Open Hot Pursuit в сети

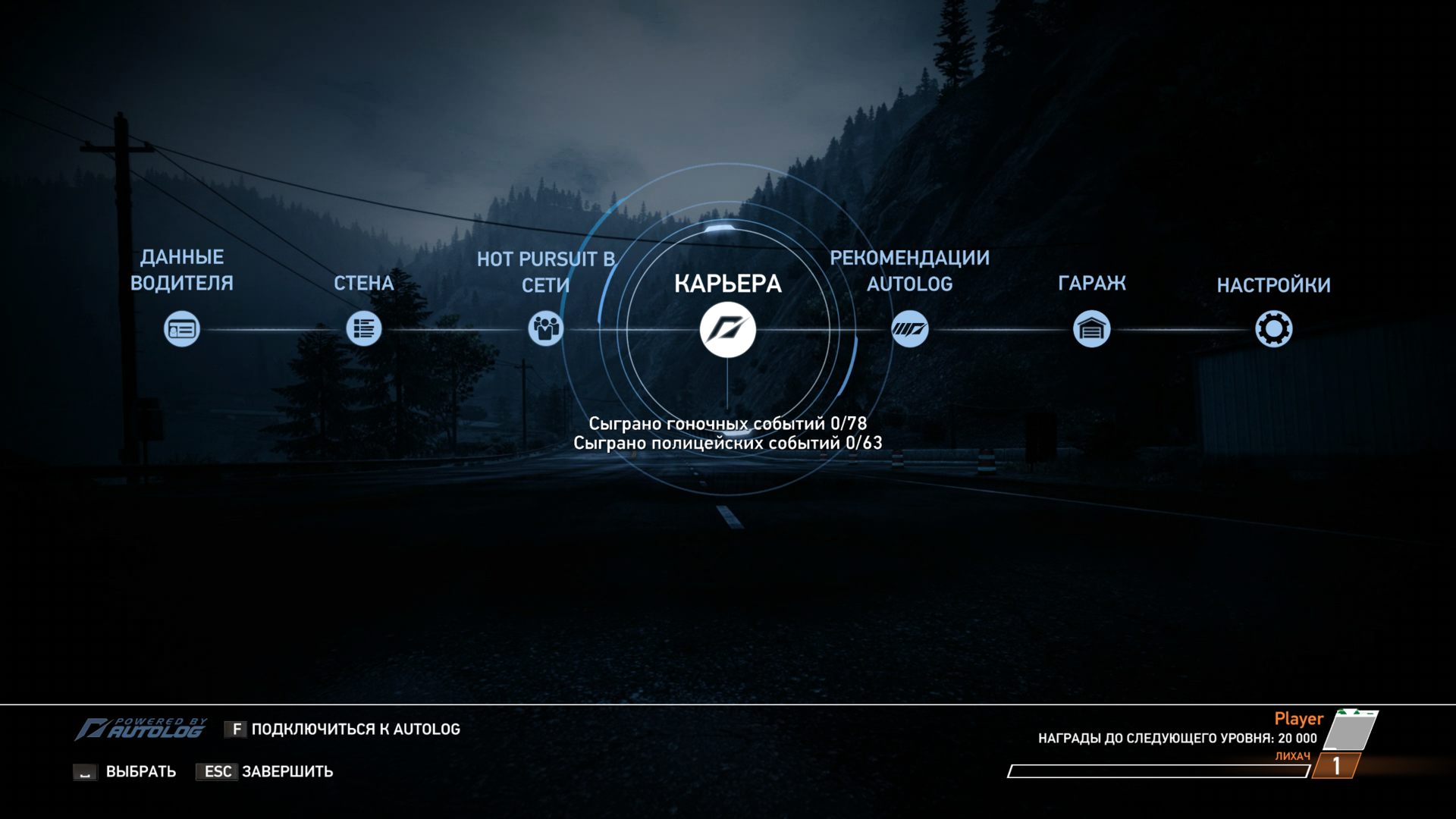545,329
